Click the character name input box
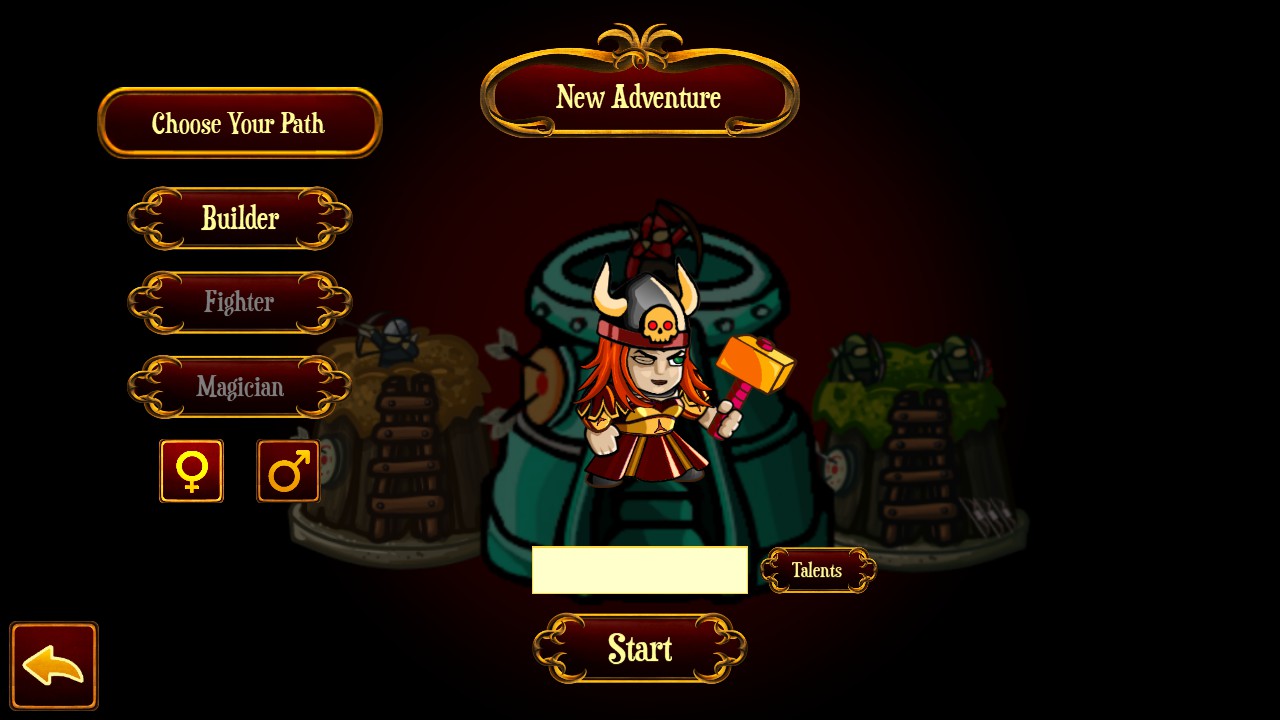The height and width of the screenshot is (720, 1280). coord(639,570)
